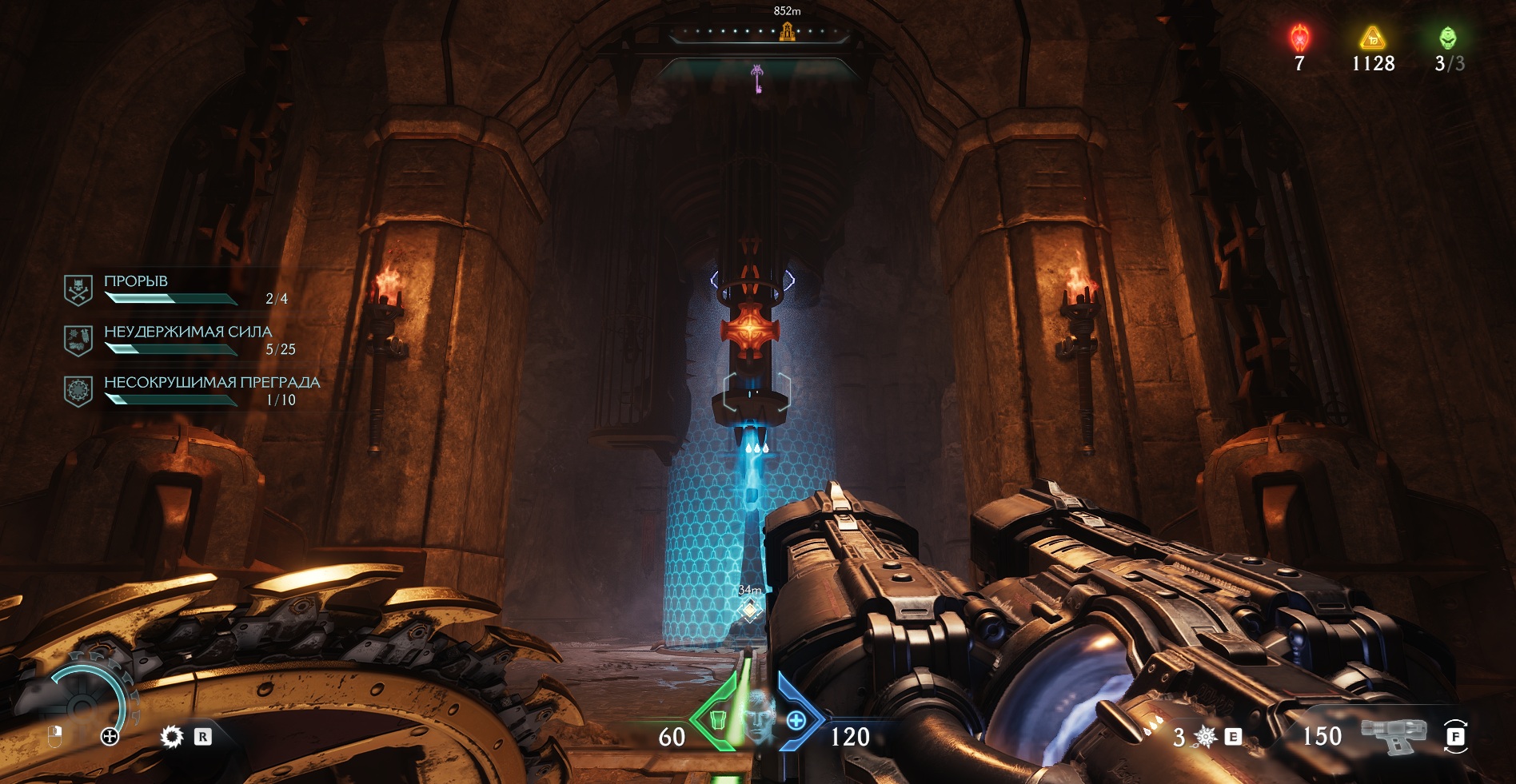Click the blue health cross icon
The image size is (1516, 784).
point(796,721)
